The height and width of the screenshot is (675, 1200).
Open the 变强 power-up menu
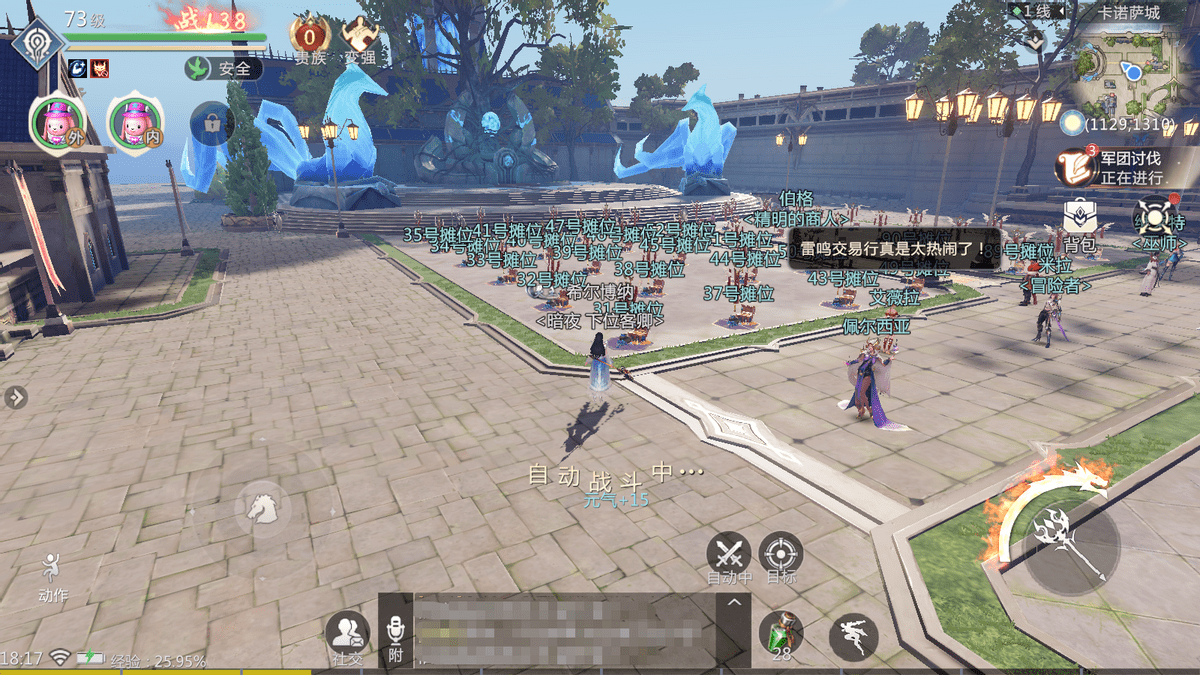pos(359,38)
